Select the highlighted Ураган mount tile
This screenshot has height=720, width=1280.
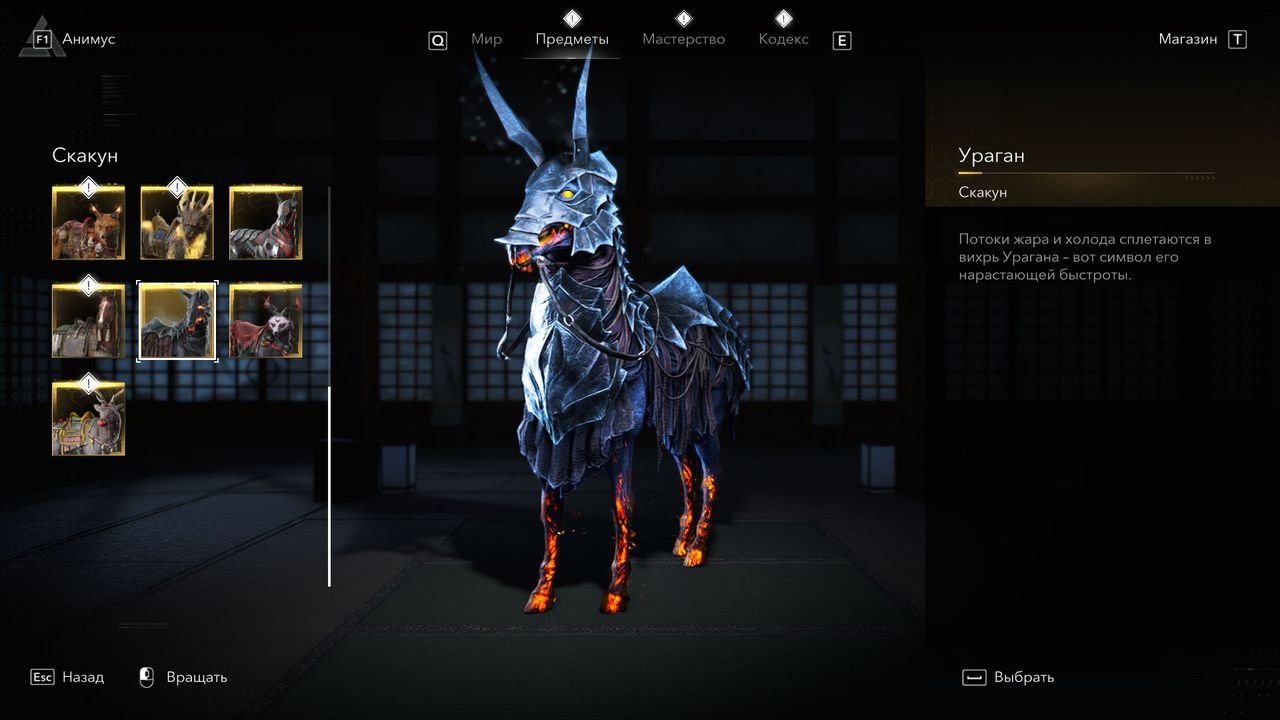coord(177,320)
